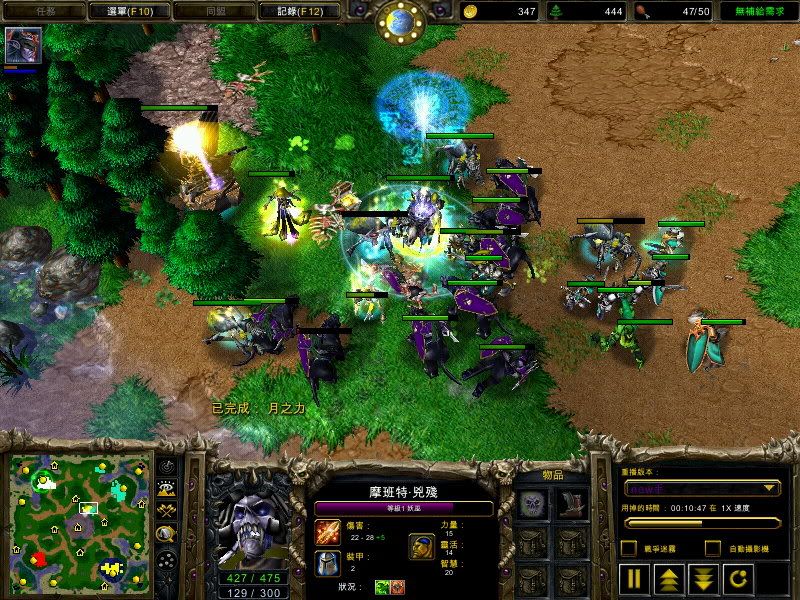The width and height of the screenshot is (800, 600).
Task: Toggle the 戰爭迷霧 fog of war checkbox
Action: coord(628,548)
